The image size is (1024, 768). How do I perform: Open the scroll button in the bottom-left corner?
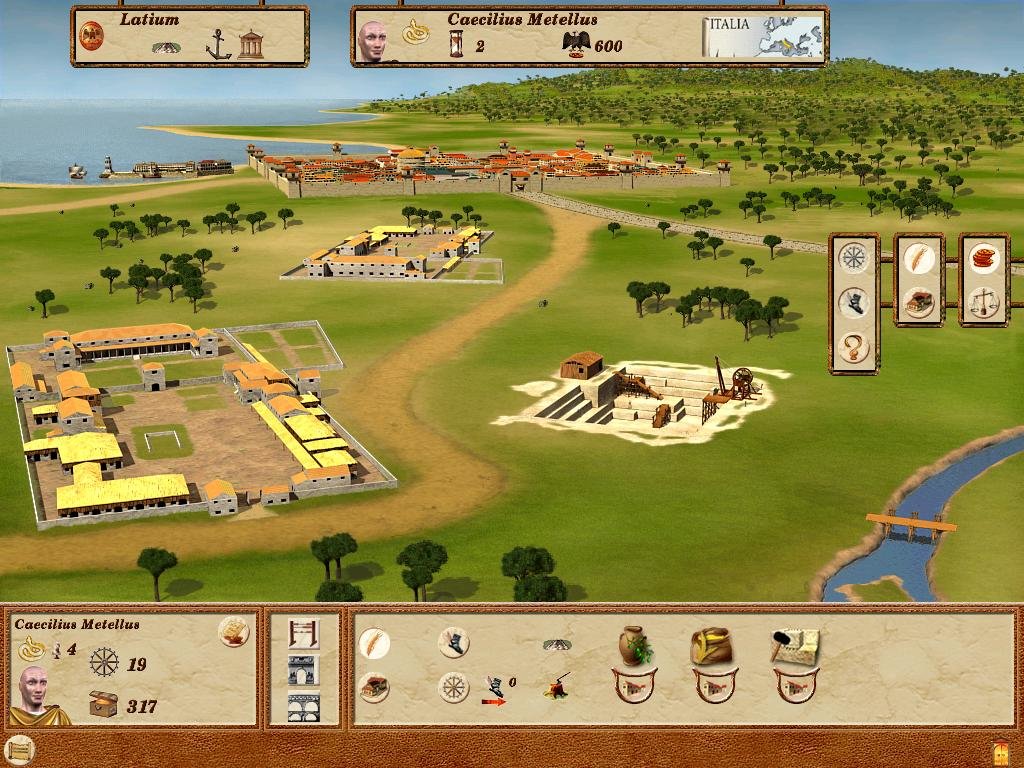click(18, 749)
